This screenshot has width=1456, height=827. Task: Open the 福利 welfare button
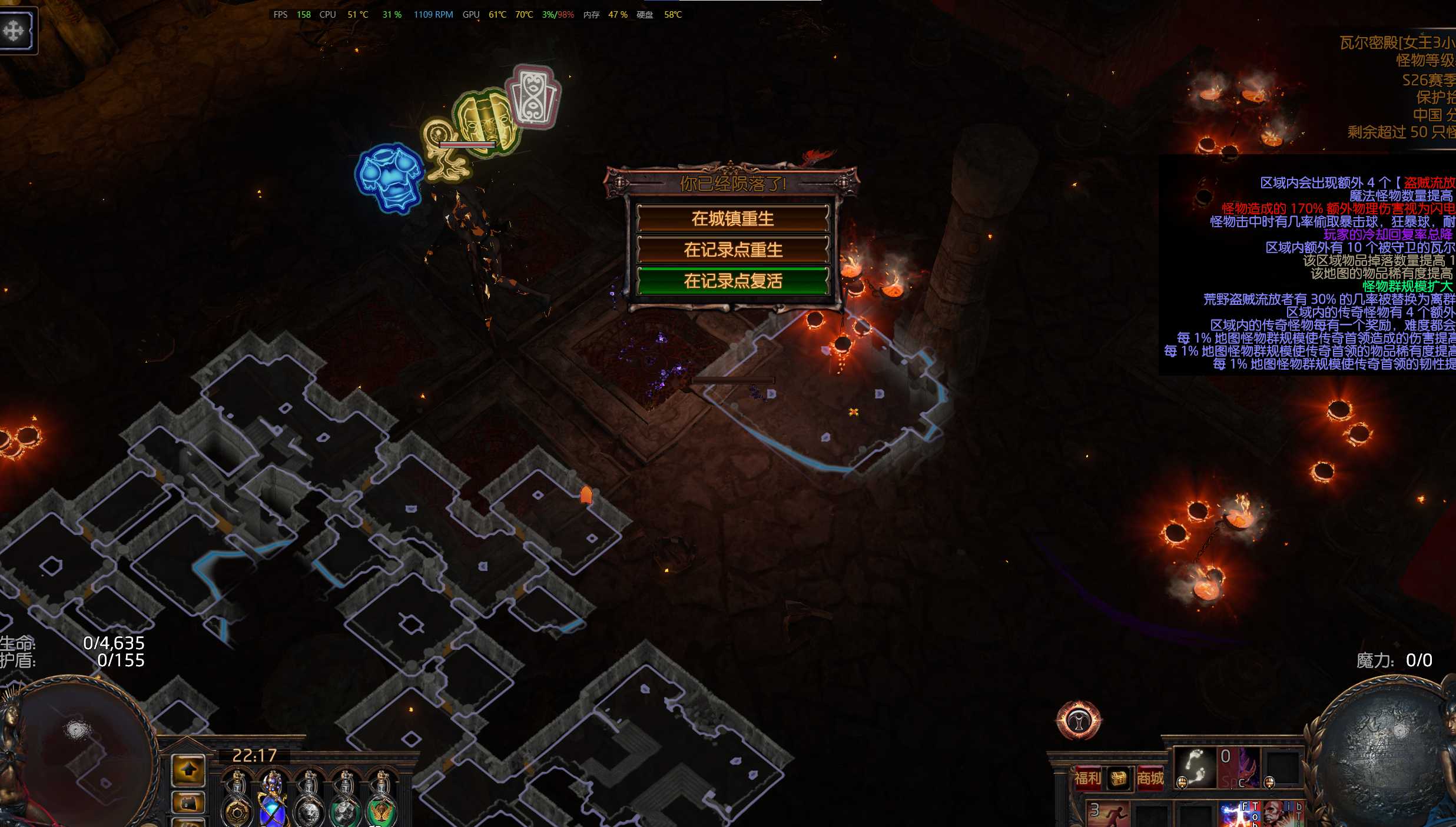tap(1087, 778)
